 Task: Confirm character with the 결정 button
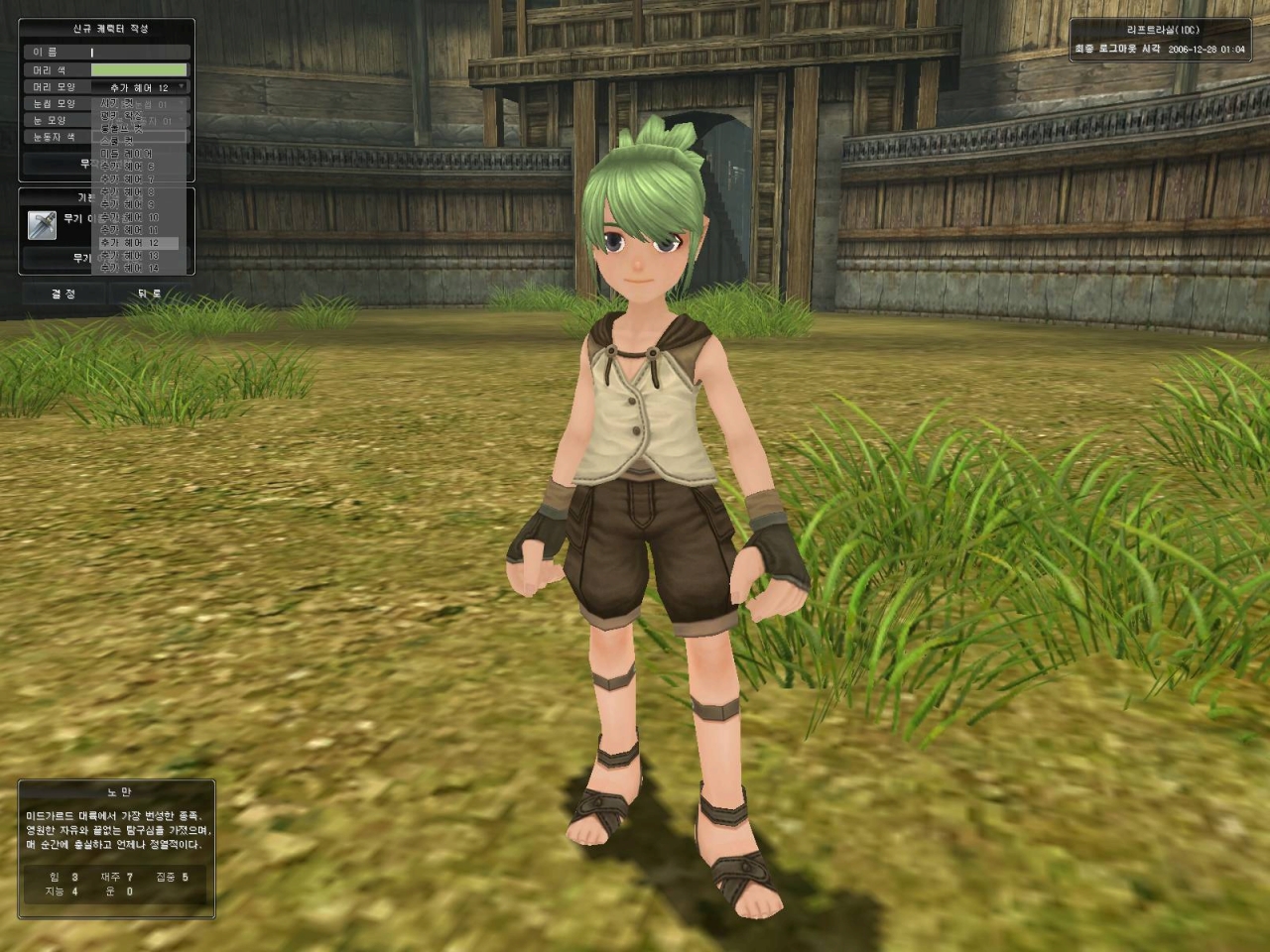(x=63, y=295)
